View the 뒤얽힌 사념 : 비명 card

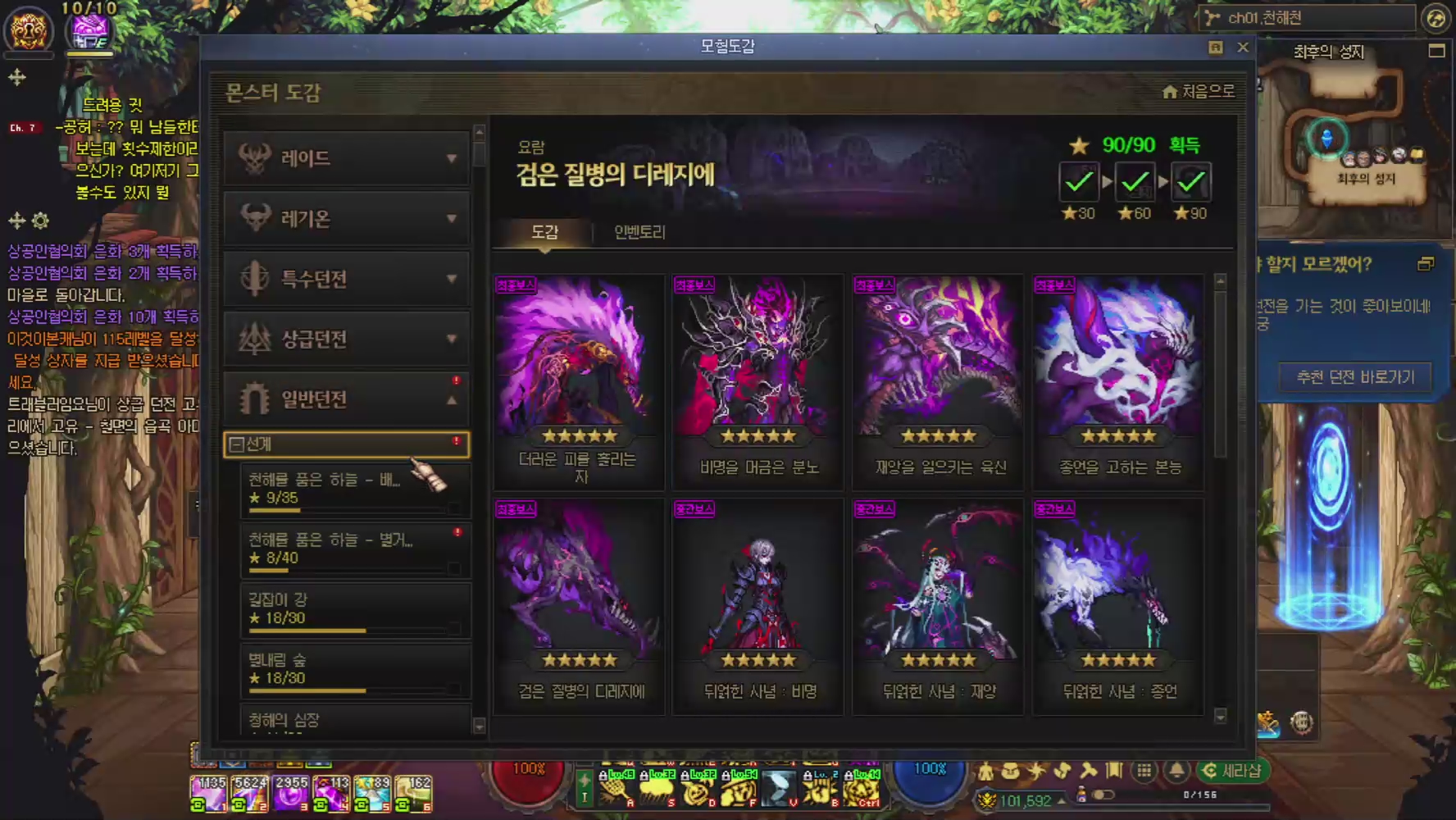[758, 606]
